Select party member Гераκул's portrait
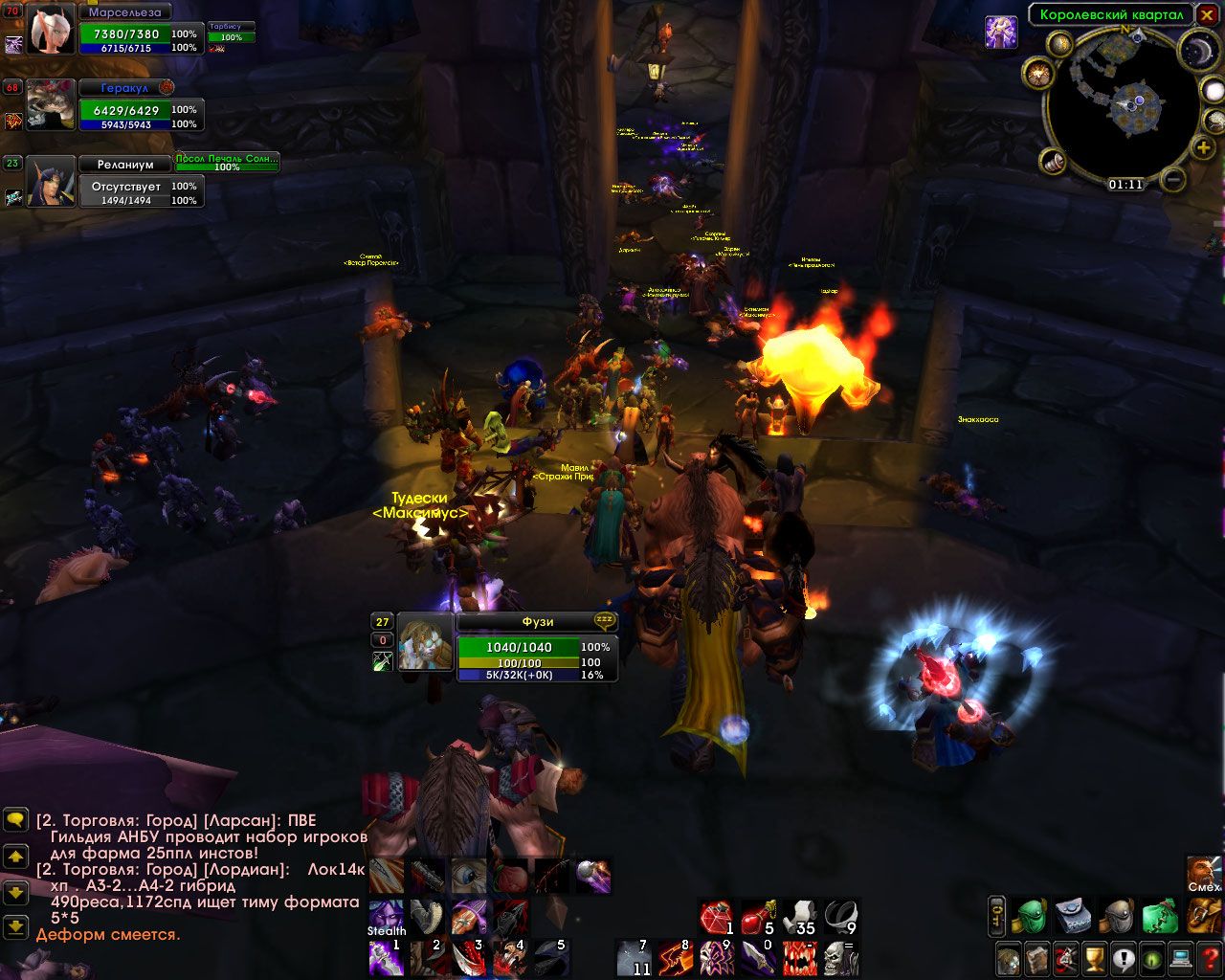The width and height of the screenshot is (1225, 980). tap(51, 103)
